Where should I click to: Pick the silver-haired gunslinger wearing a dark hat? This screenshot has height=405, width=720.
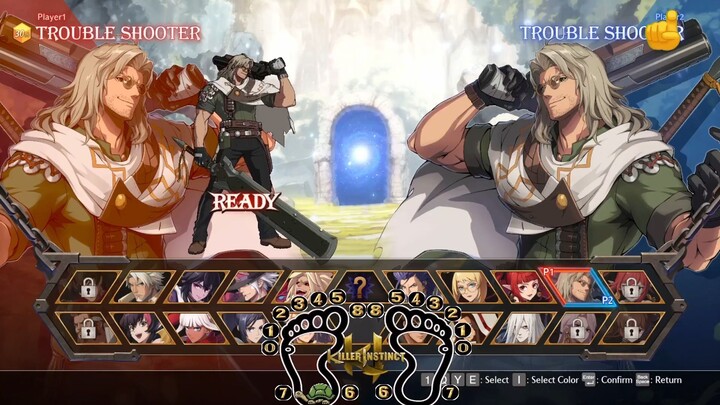pos(251,288)
